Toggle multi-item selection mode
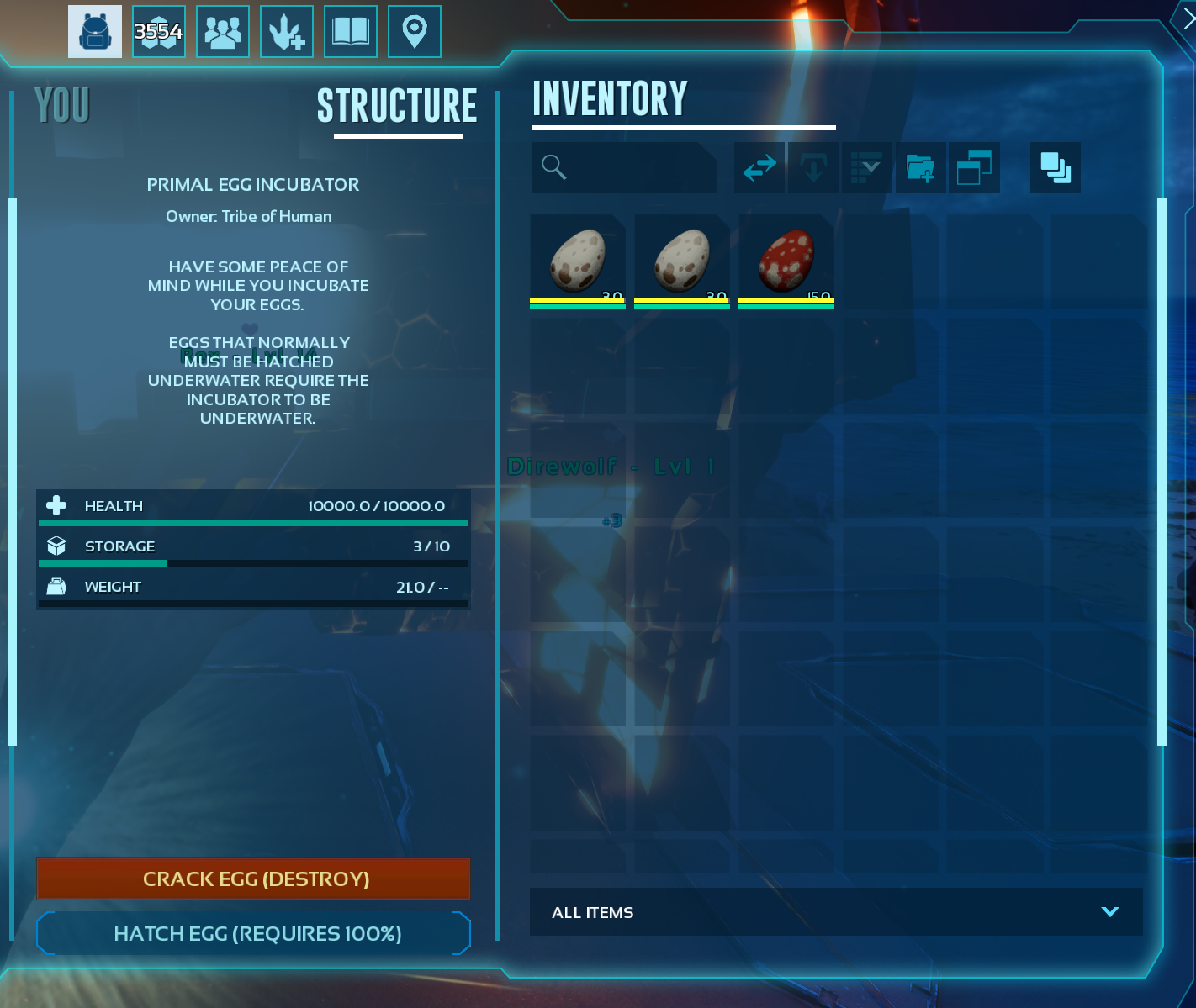 [1055, 167]
